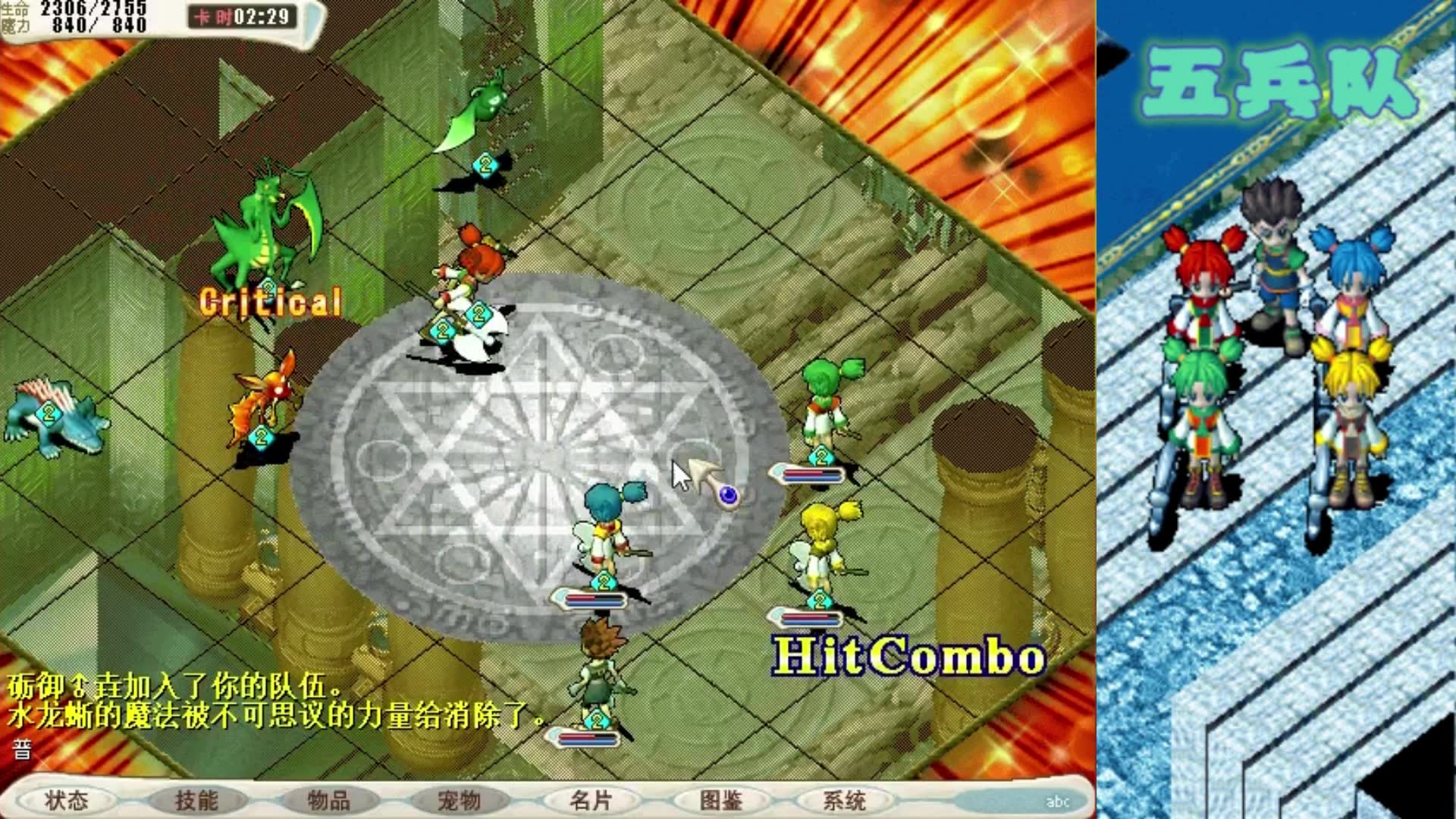Click the 普 chat channel selector
This screenshot has width=1456, height=819.
point(22,750)
